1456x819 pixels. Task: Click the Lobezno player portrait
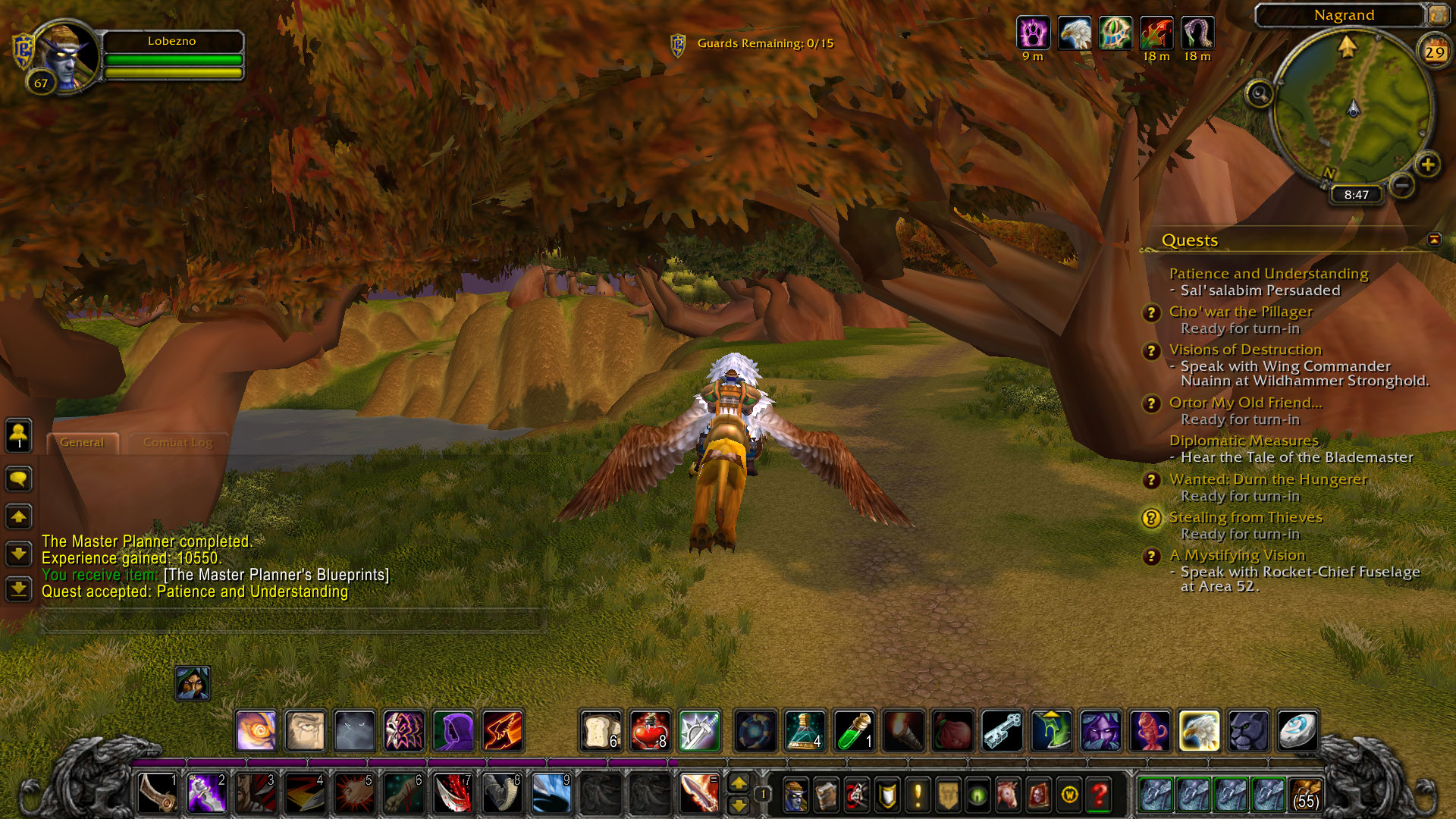[x=65, y=55]
